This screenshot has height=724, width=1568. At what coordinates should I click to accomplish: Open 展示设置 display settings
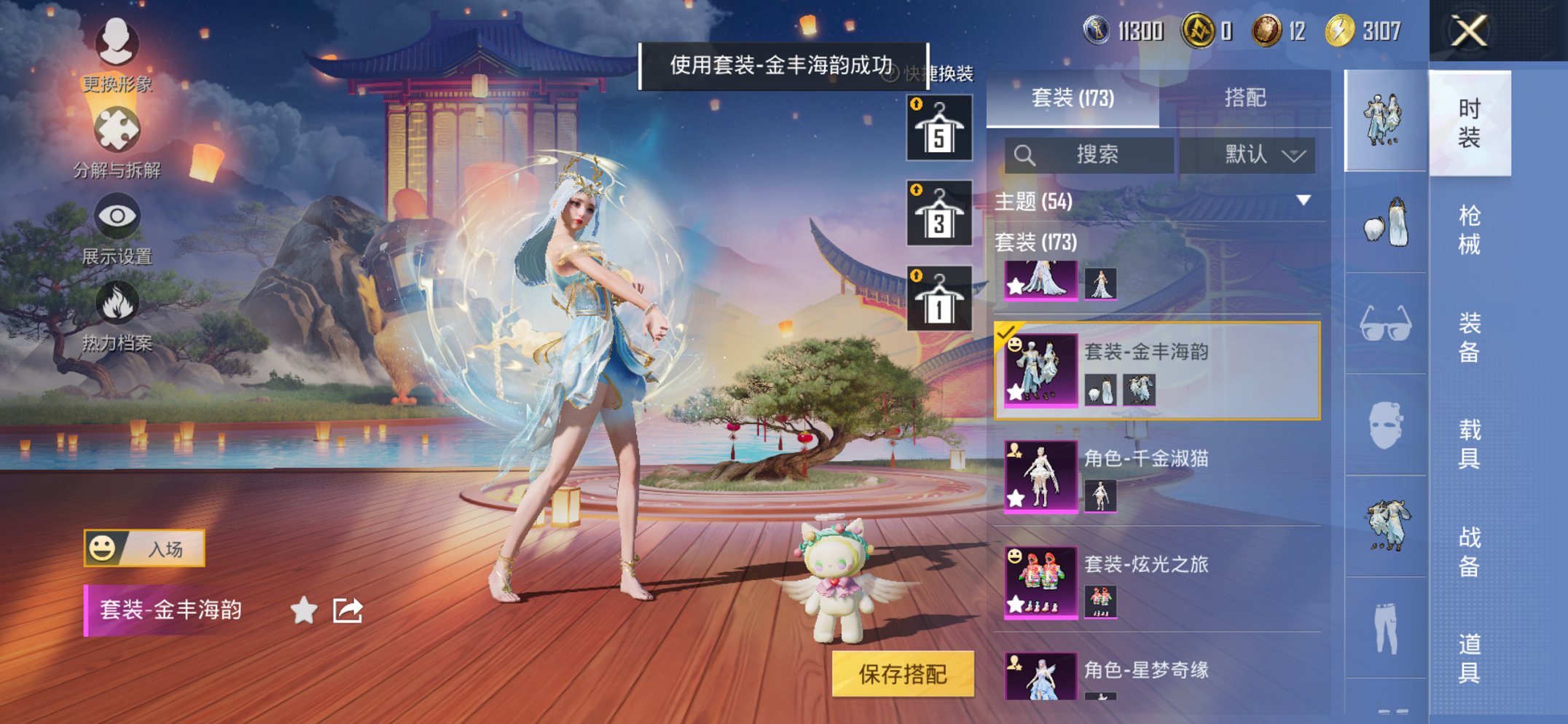pos(119,217)
